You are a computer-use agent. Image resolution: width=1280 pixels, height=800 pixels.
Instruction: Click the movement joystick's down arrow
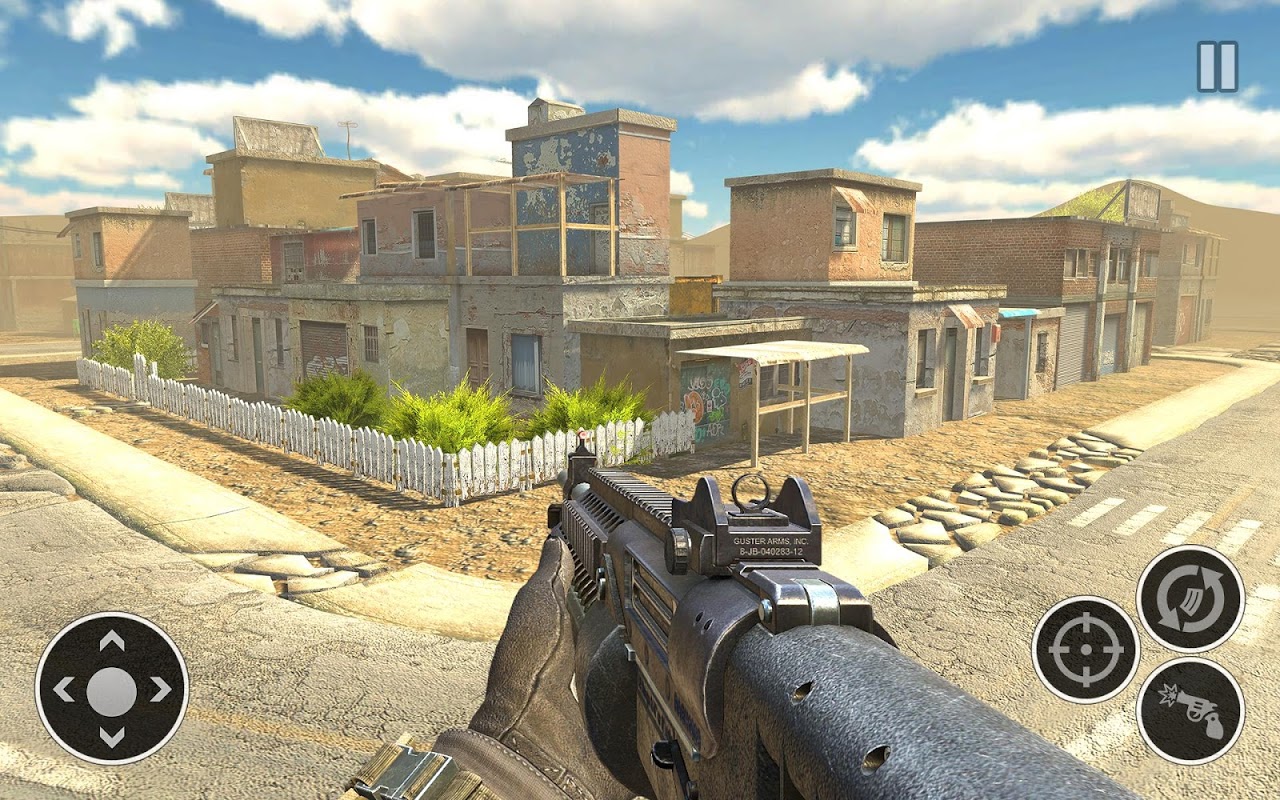click(x=112, y=738)
